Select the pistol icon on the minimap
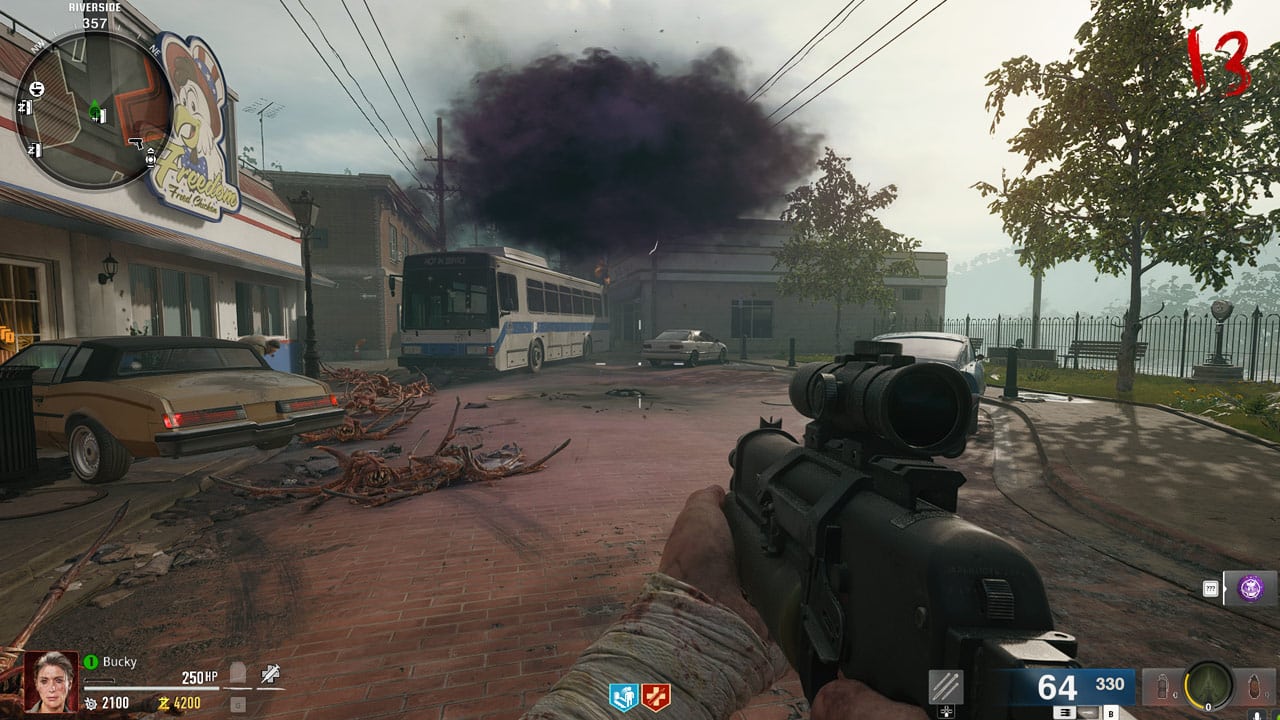 [x=137, y=143]
